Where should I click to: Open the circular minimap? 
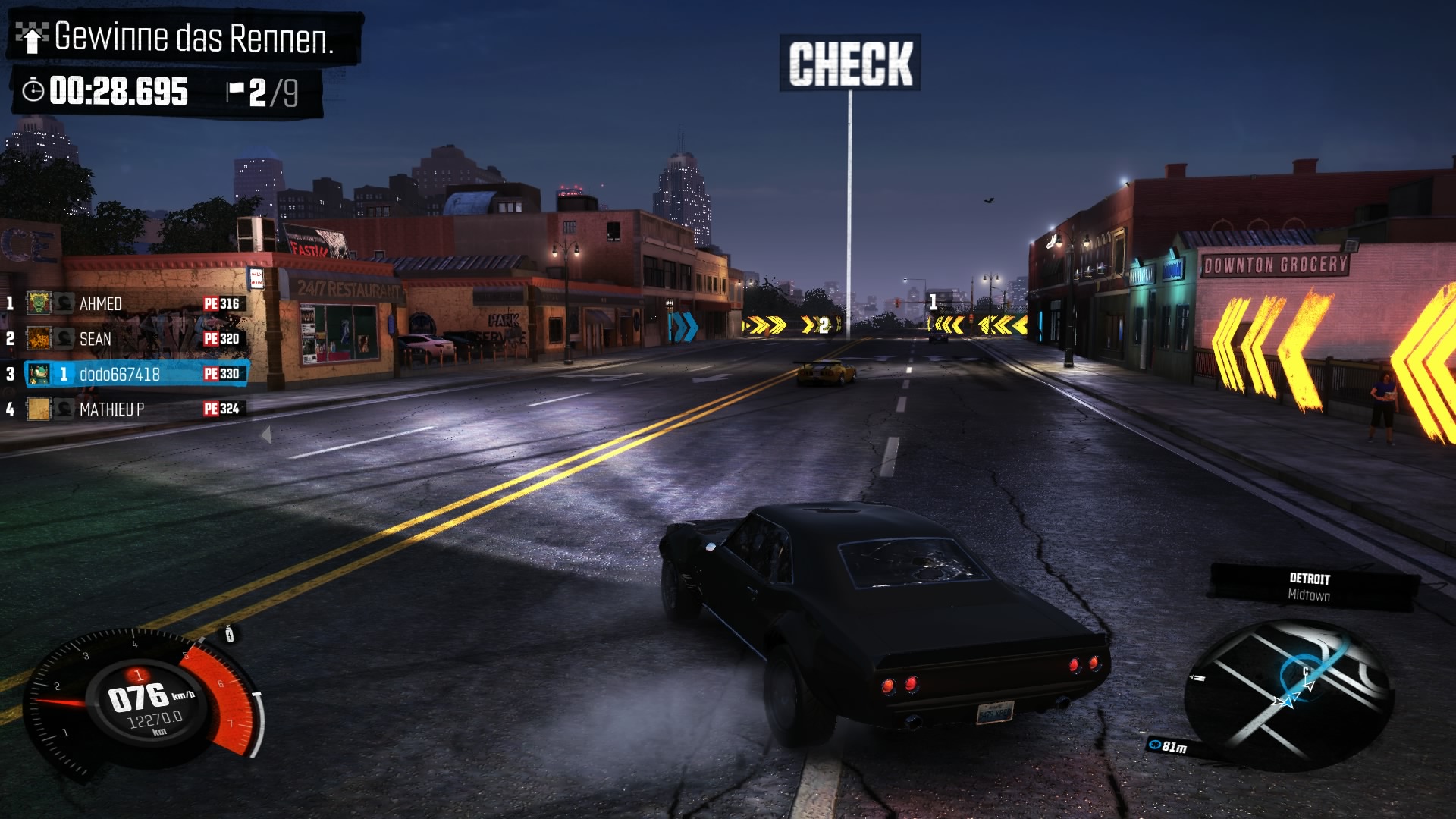(1288, 692)
